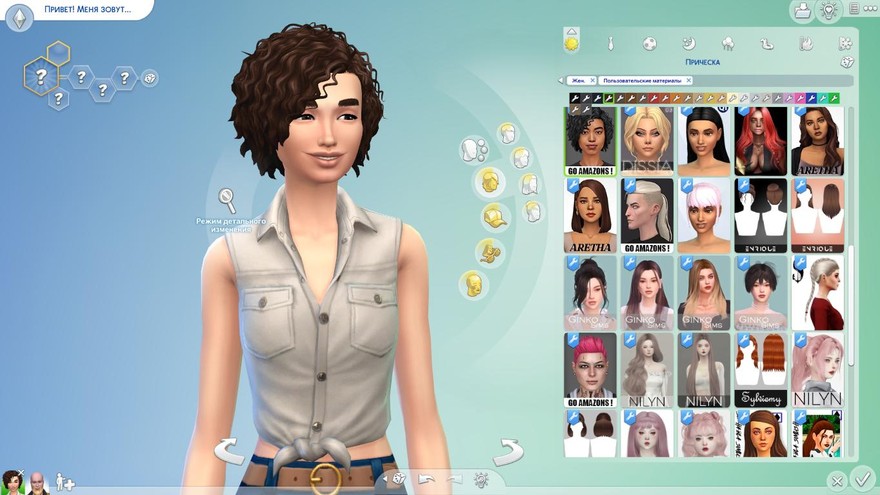Switch to the athletic outfit ball tab

click(x=649, y=44)
